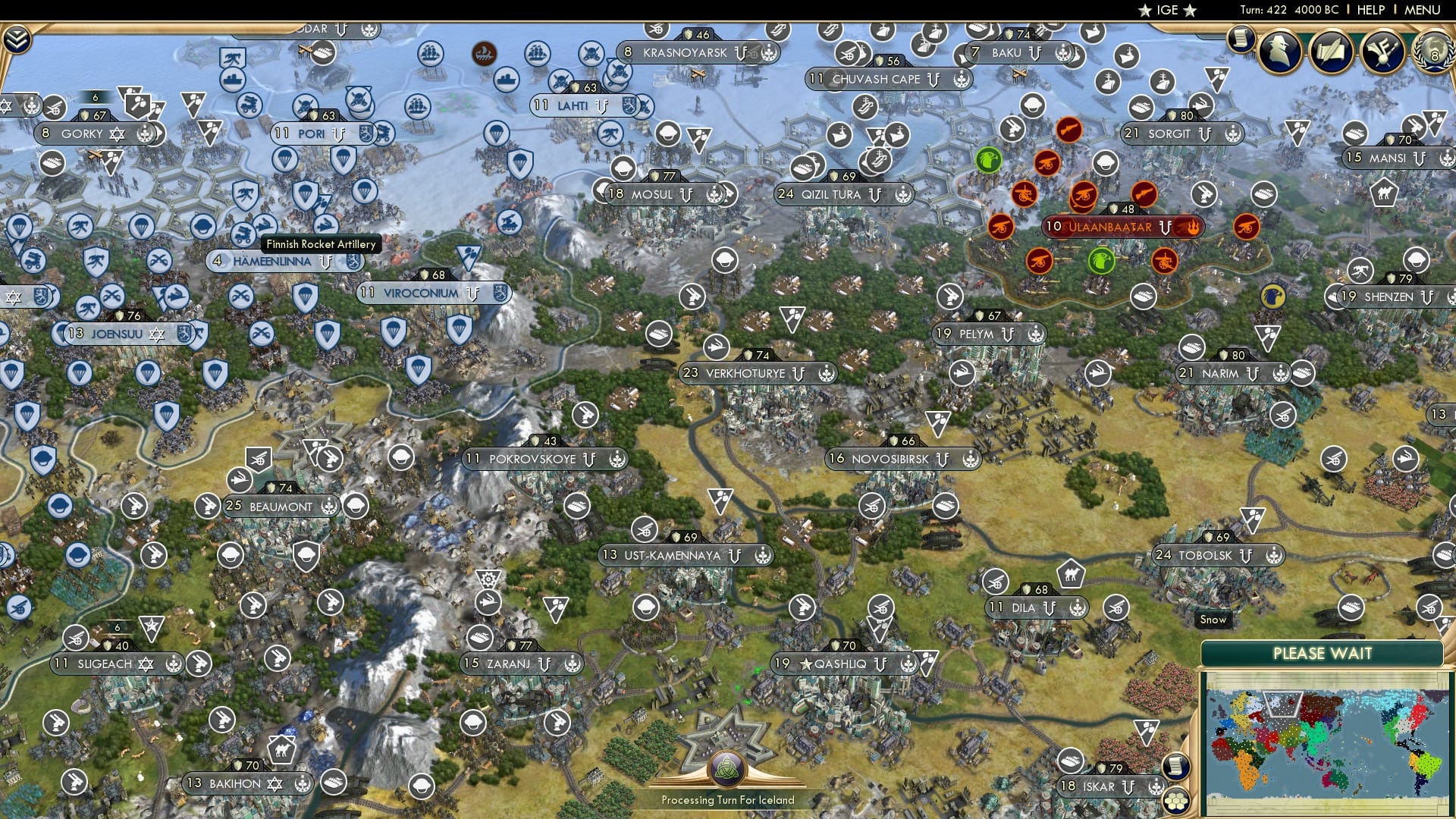Image resolution: width=1456 pixels, height=819 pixels.
Task: Select the green eagle unit icon near Ulaanbaatar
Action: [1102, 262]
